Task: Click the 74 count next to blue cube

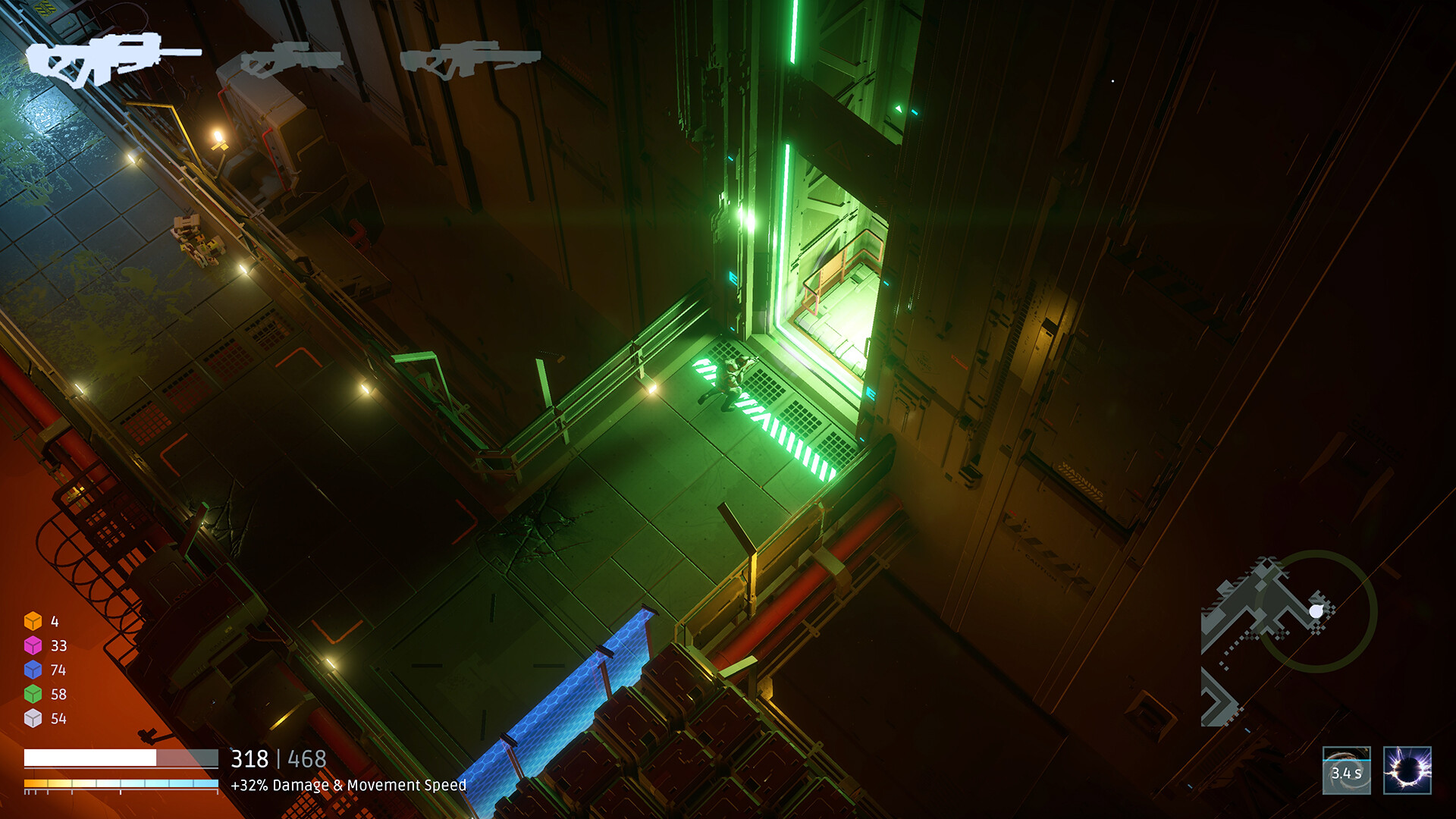Action: click(x=59, y=670)
